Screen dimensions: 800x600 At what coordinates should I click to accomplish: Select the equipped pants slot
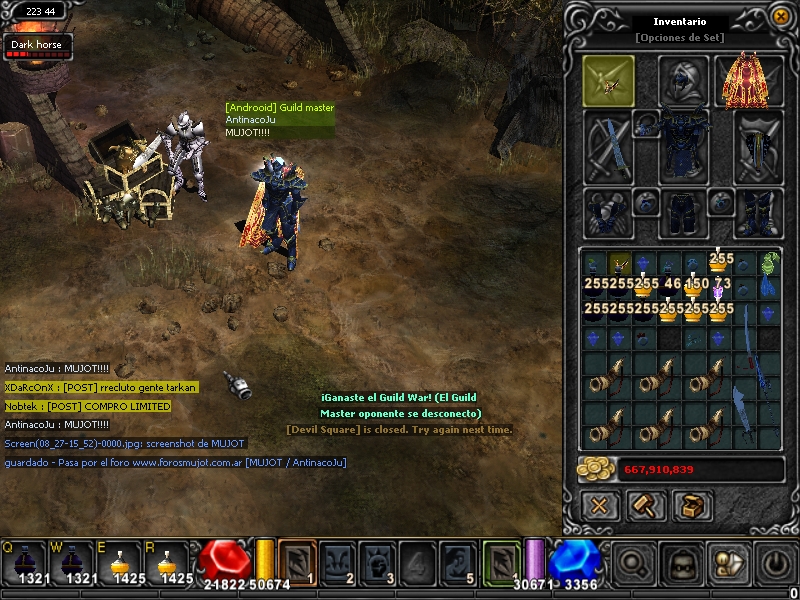(683, 211)
